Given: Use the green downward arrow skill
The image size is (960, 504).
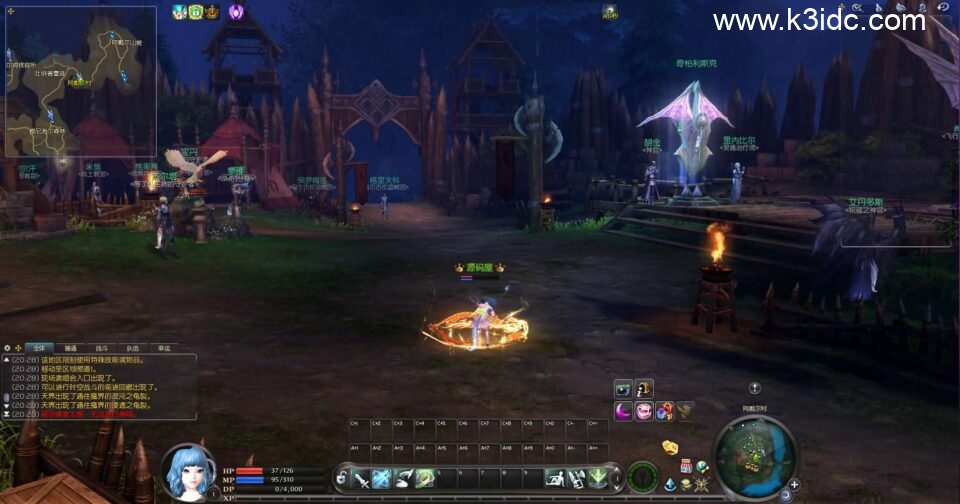Looking at the screenshot, I should pos(598,479).
